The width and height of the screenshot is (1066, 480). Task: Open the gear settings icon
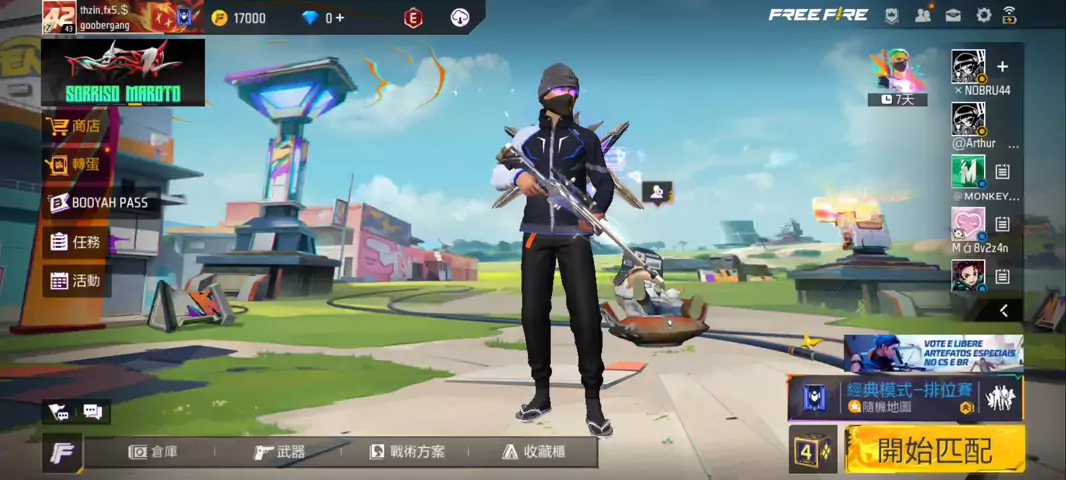tap(983, 15)
